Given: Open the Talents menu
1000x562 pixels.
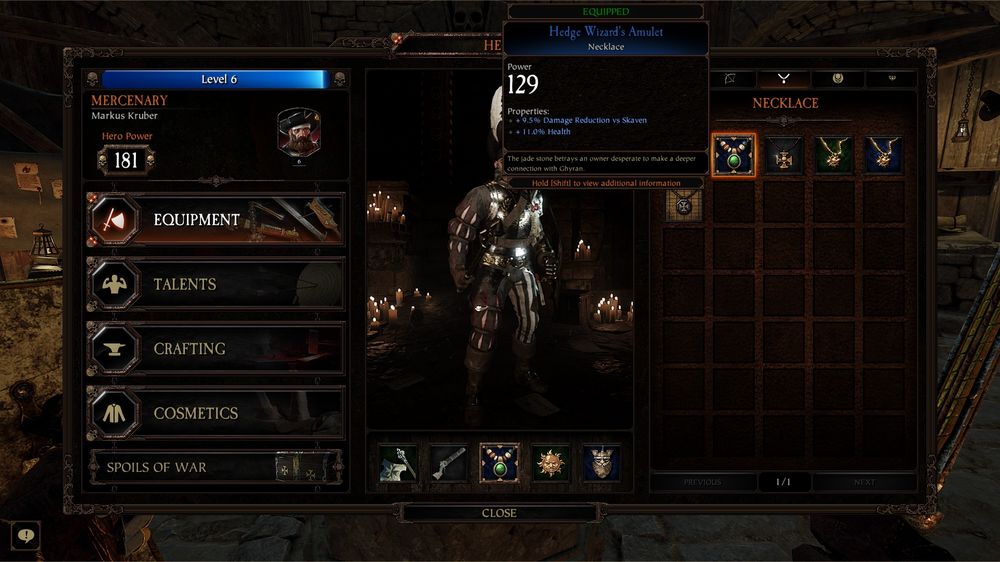Looking at the screenshot, I should [215, 285].
